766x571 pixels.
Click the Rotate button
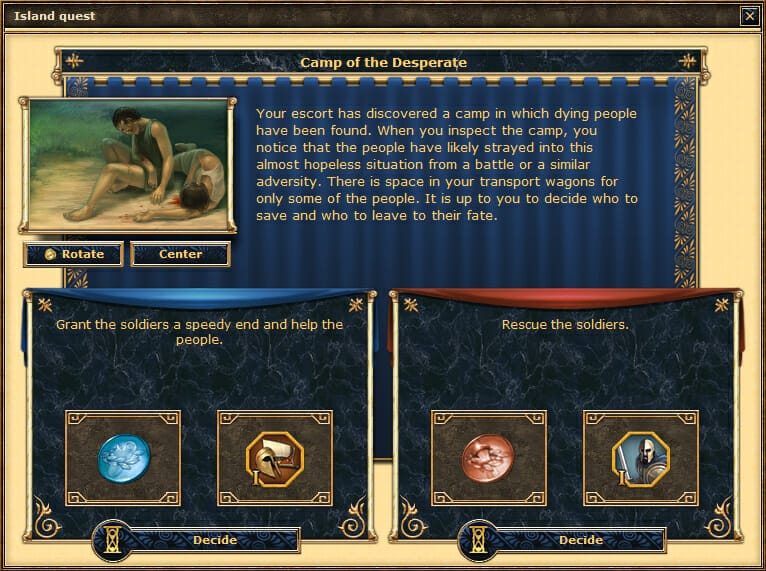[x=74, y=254]
